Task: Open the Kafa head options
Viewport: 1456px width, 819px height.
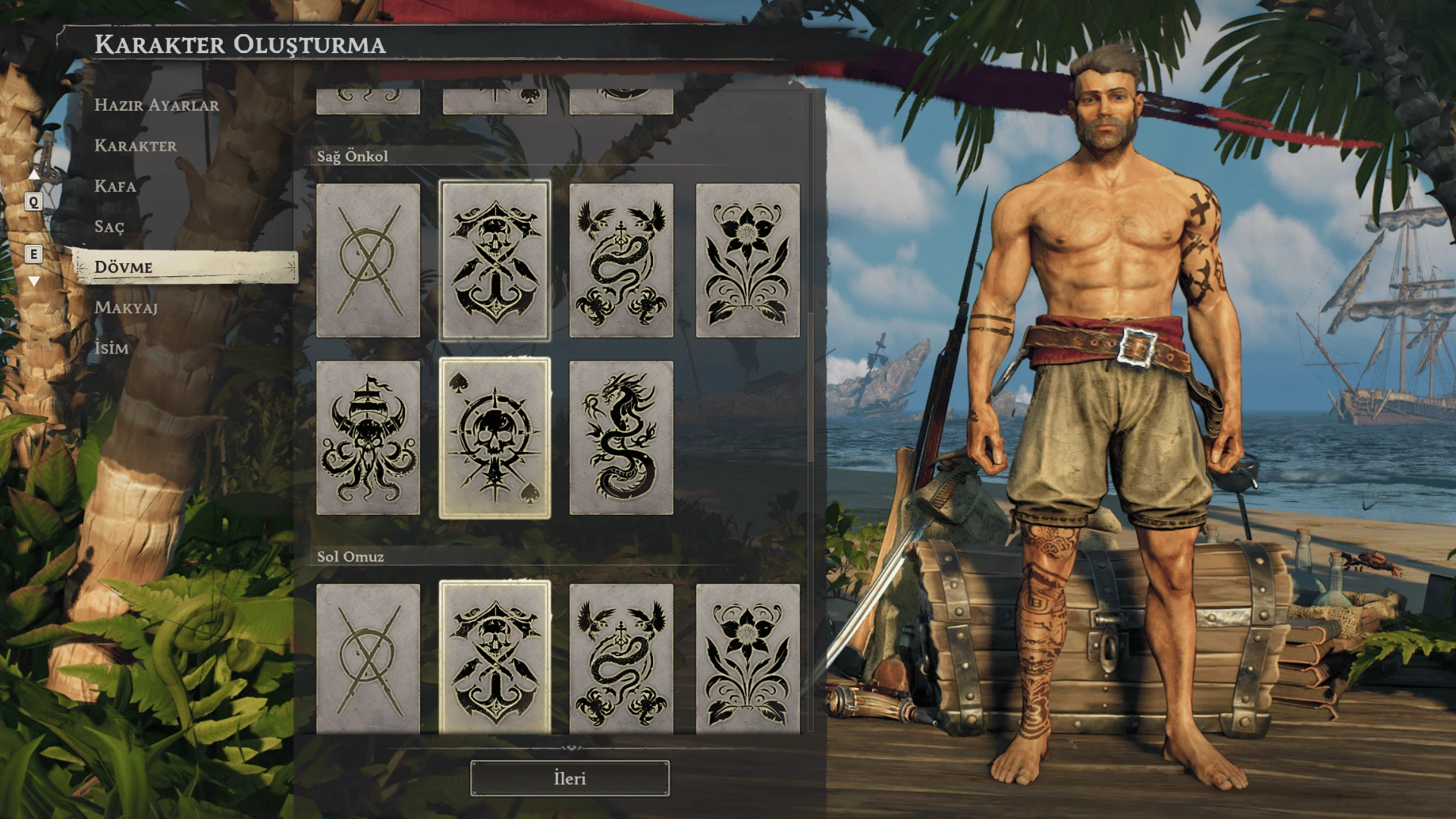Action: (115, 187)
